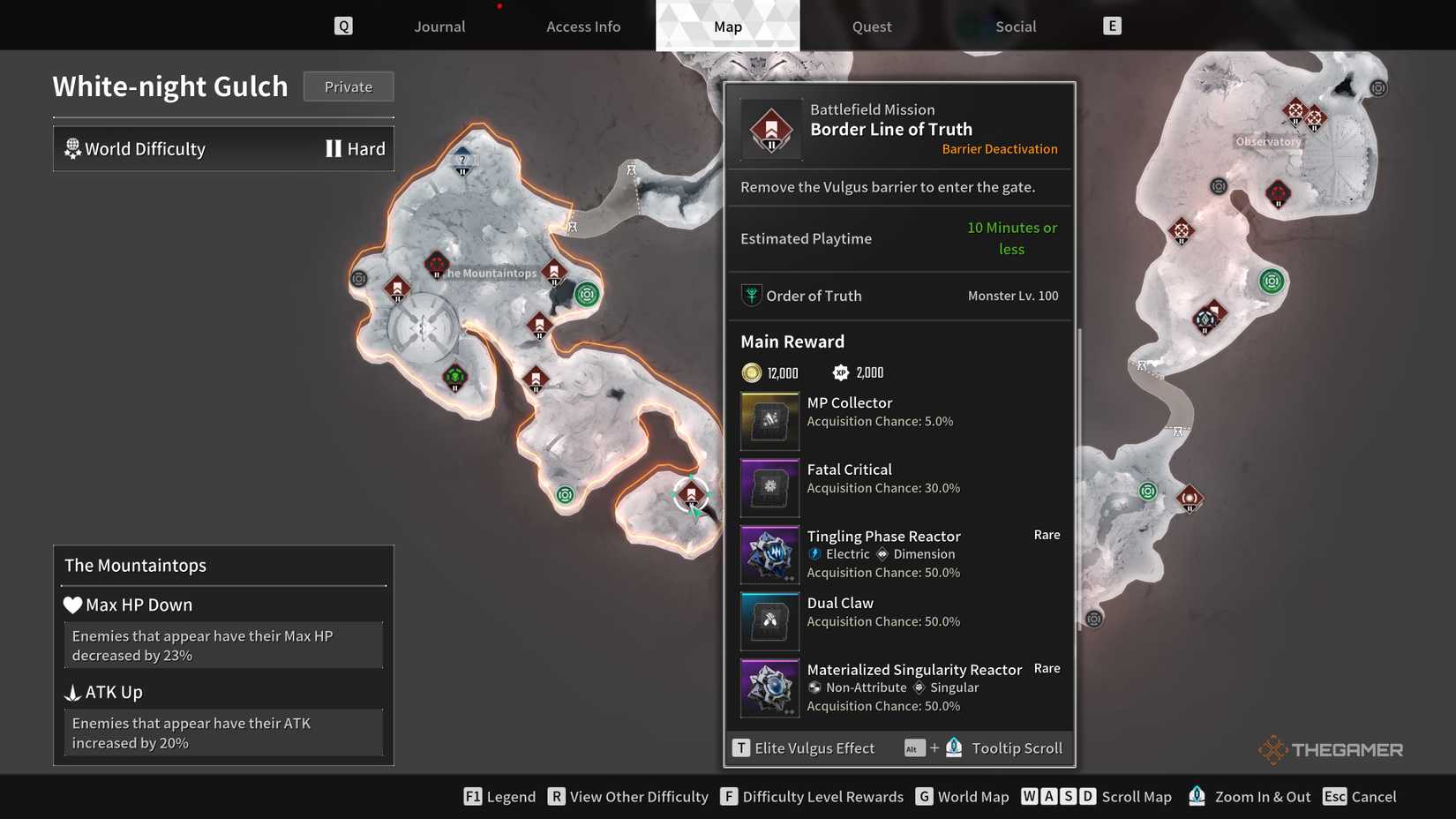Select the blue question mark marker at map top
The height and width of the screenshot is (819, 1456).
462,161
